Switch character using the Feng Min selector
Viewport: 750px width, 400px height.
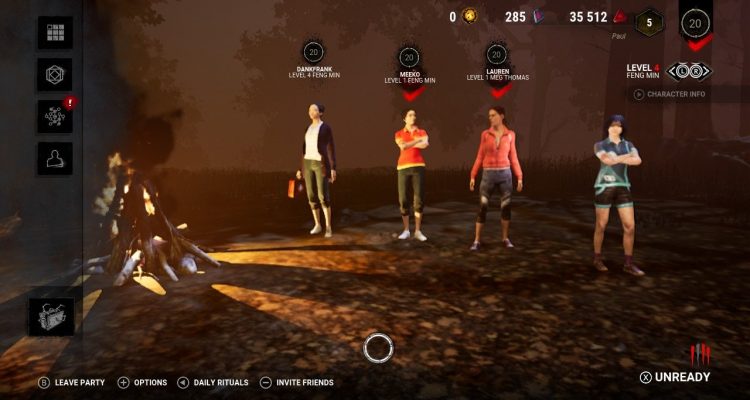(x=686, y=71)
